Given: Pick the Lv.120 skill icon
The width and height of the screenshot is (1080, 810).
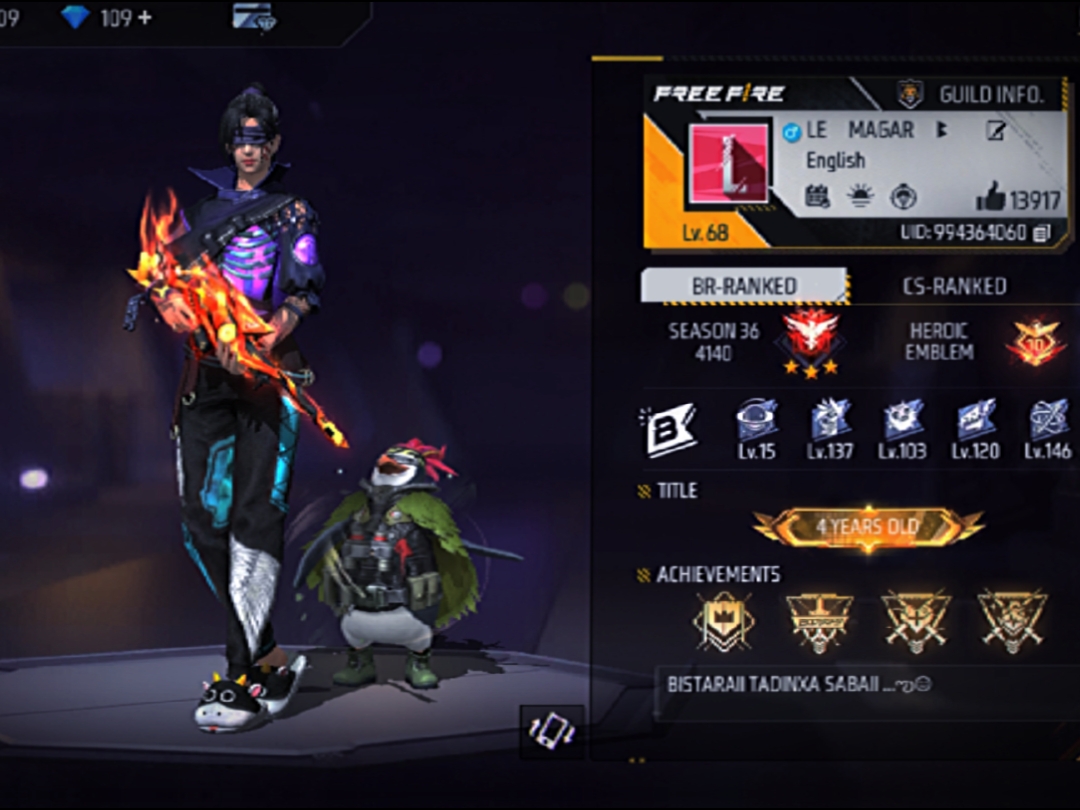Looking at the screenshot, I should pyautogui.click(x=975, y=421).
